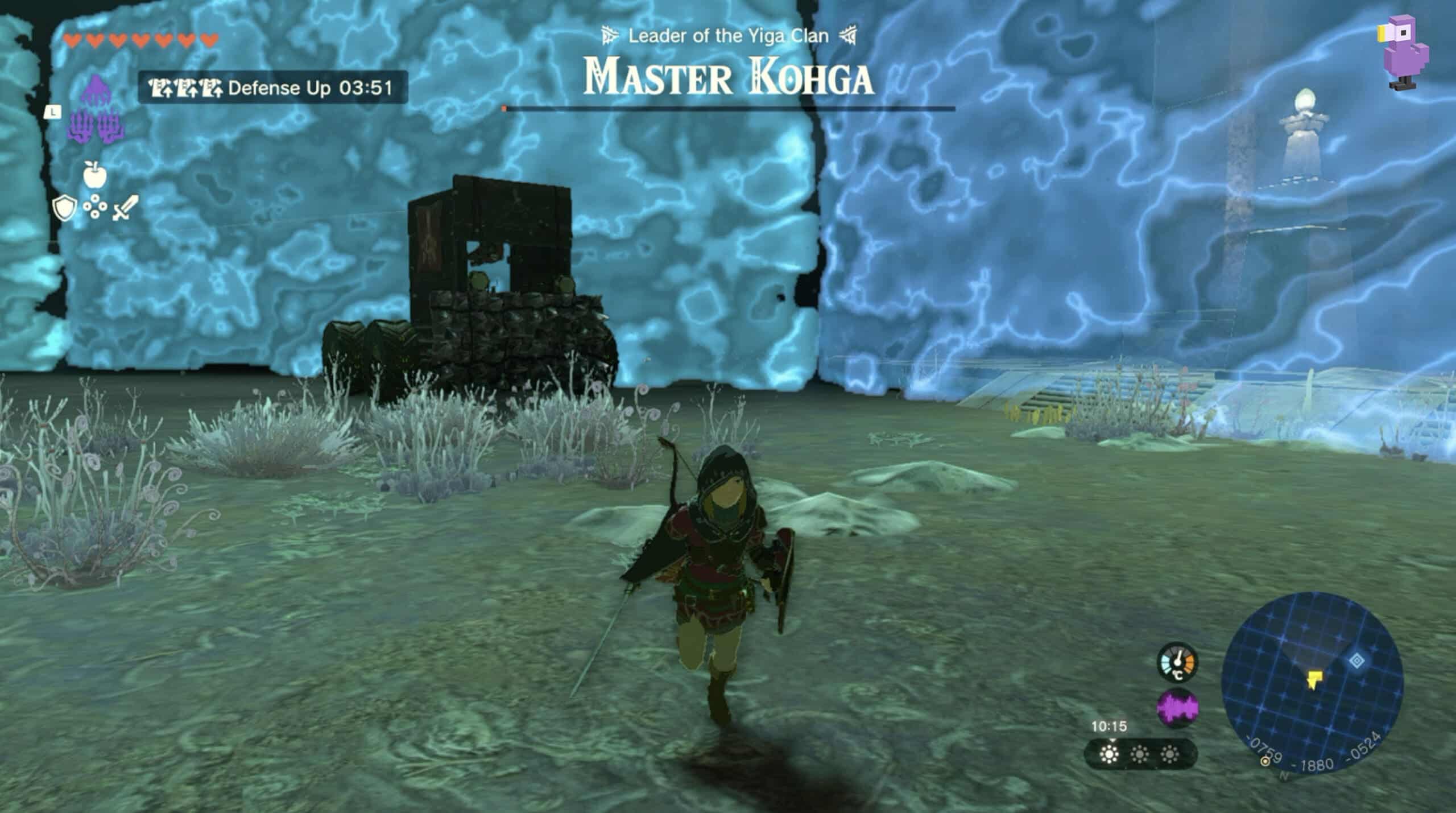
Task: Click the first sun in the weather forecast
Action: pyautogui.click(x=1110, y=754)
